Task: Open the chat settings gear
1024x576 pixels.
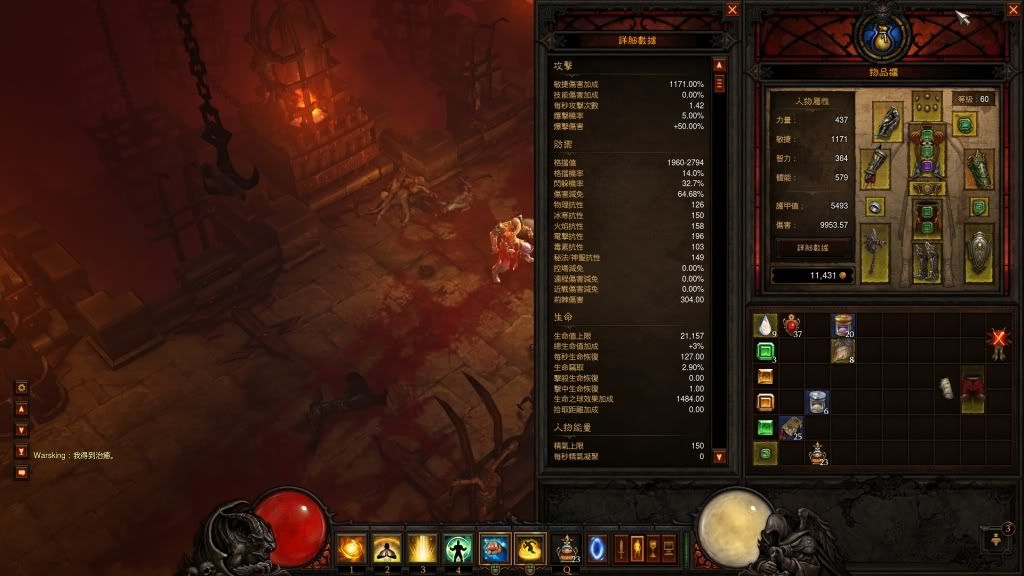Action: (x=21, y=387)
